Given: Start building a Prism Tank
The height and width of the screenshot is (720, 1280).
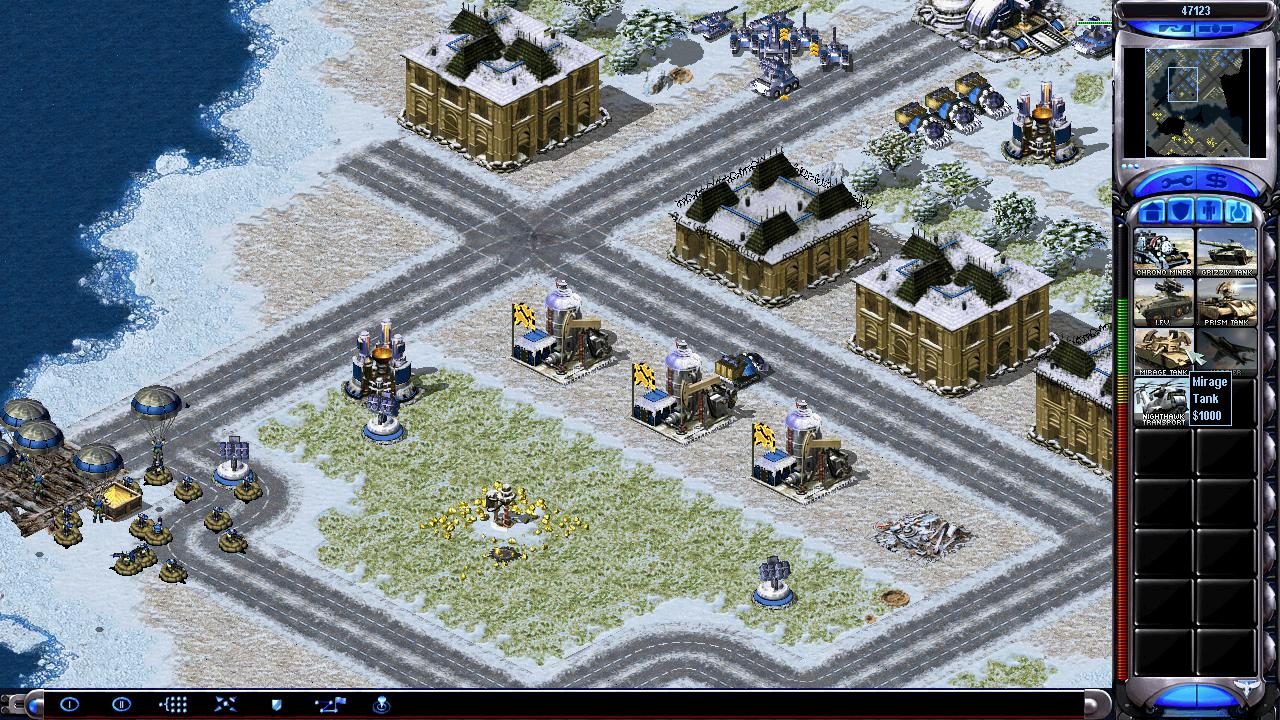Looking at the screenshot, I should 1226,302.
